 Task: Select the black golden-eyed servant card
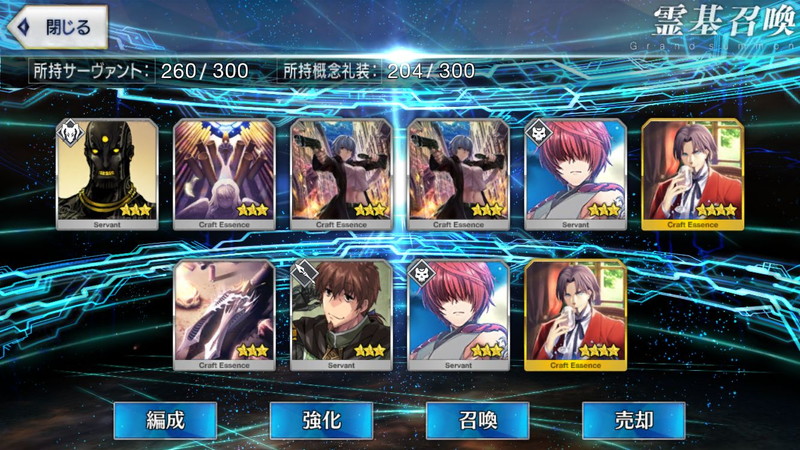(x=107, y=173)
